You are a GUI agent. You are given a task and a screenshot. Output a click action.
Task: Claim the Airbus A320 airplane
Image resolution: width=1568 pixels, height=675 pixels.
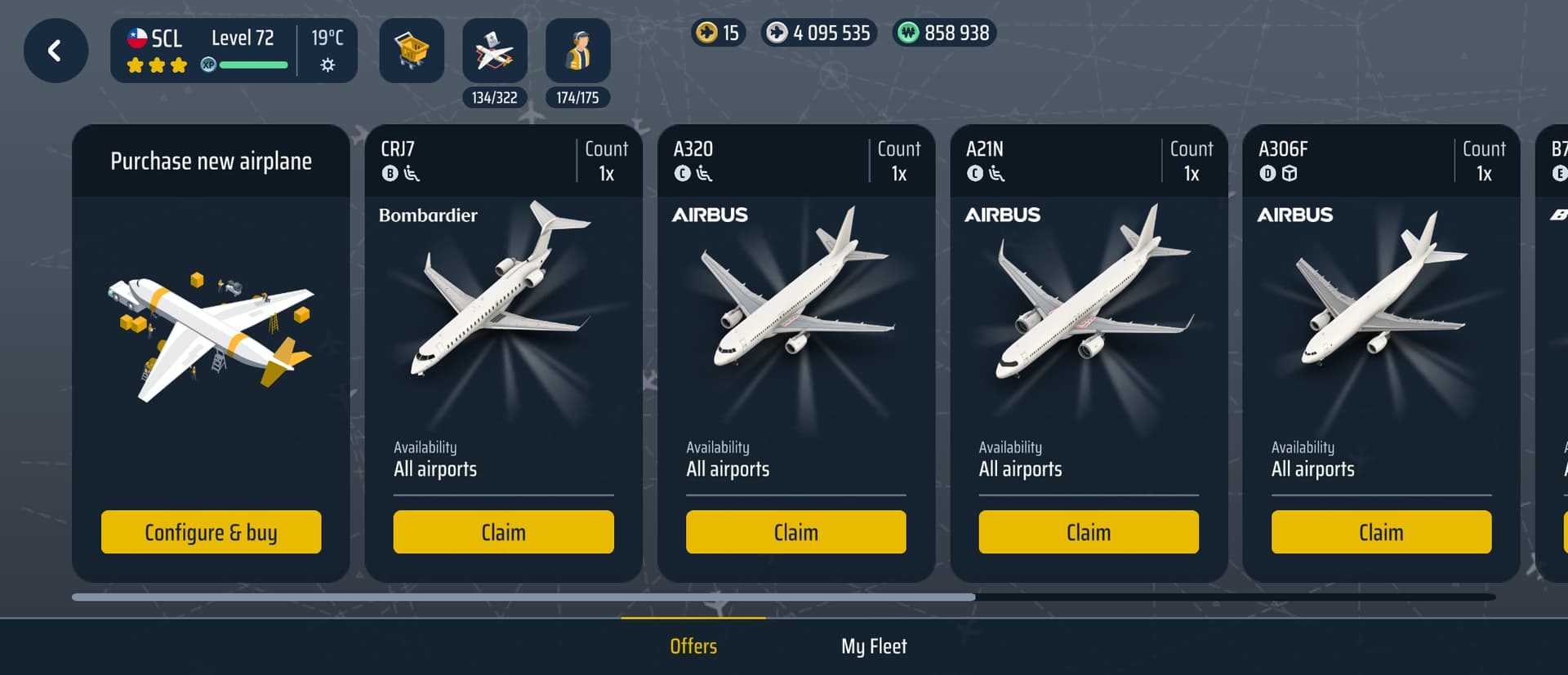[x=795, y=532]
